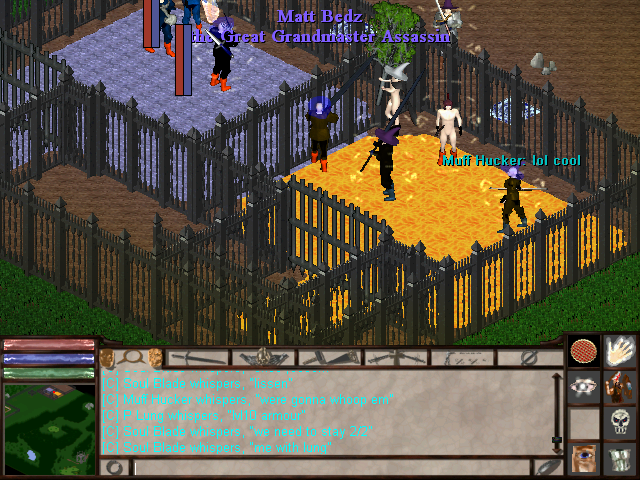Click the skull icon
640x480 pixels.
click(x=621, y=423)
